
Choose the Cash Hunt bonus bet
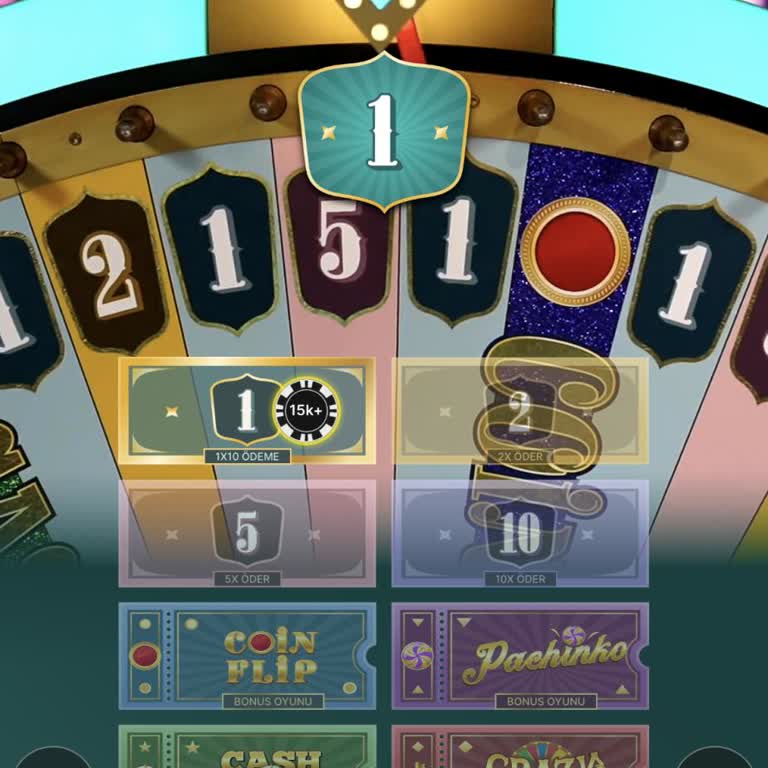point(247,750)
